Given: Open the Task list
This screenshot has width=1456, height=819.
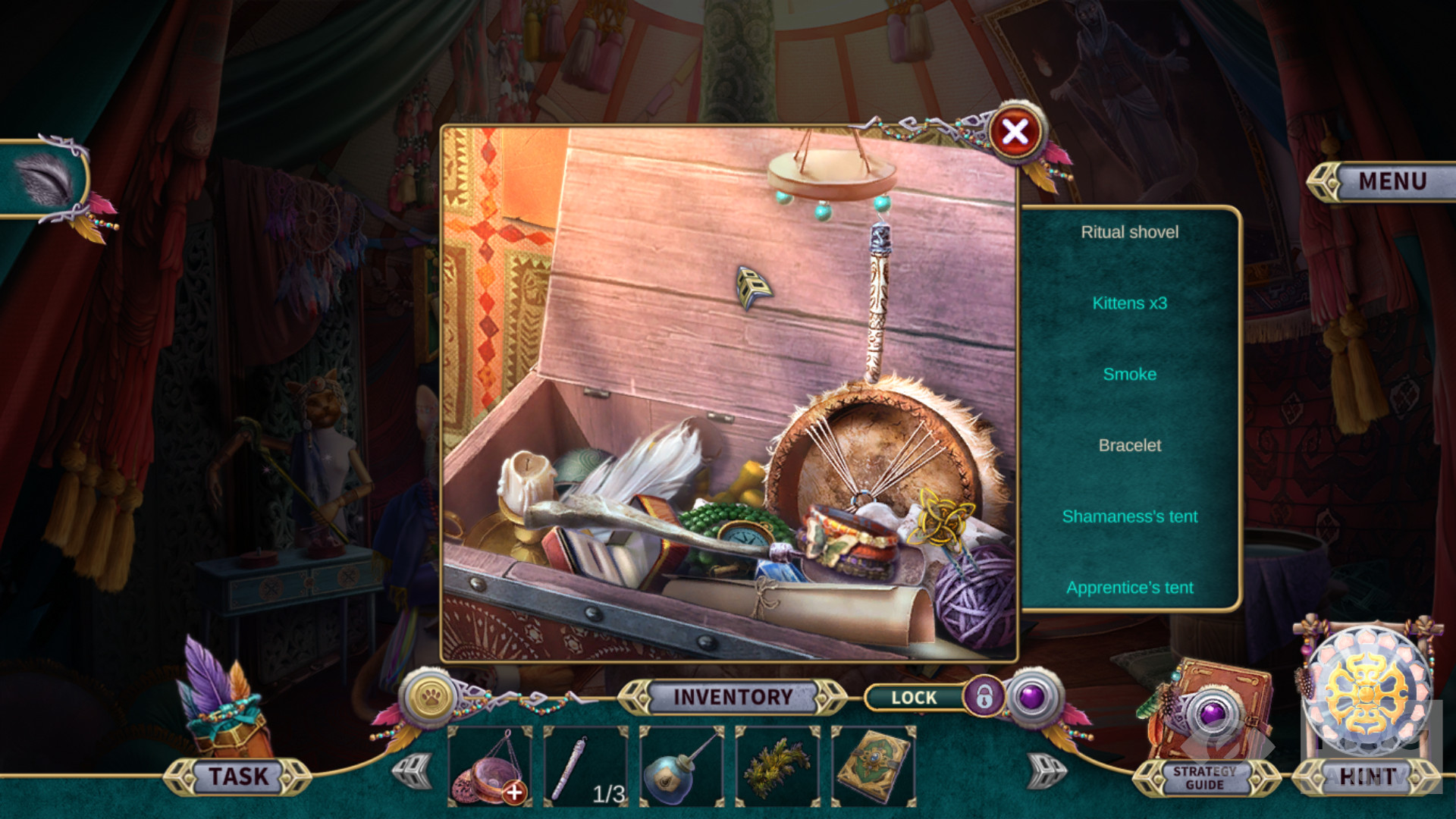Looking at the screenshot, I should 238,777.
